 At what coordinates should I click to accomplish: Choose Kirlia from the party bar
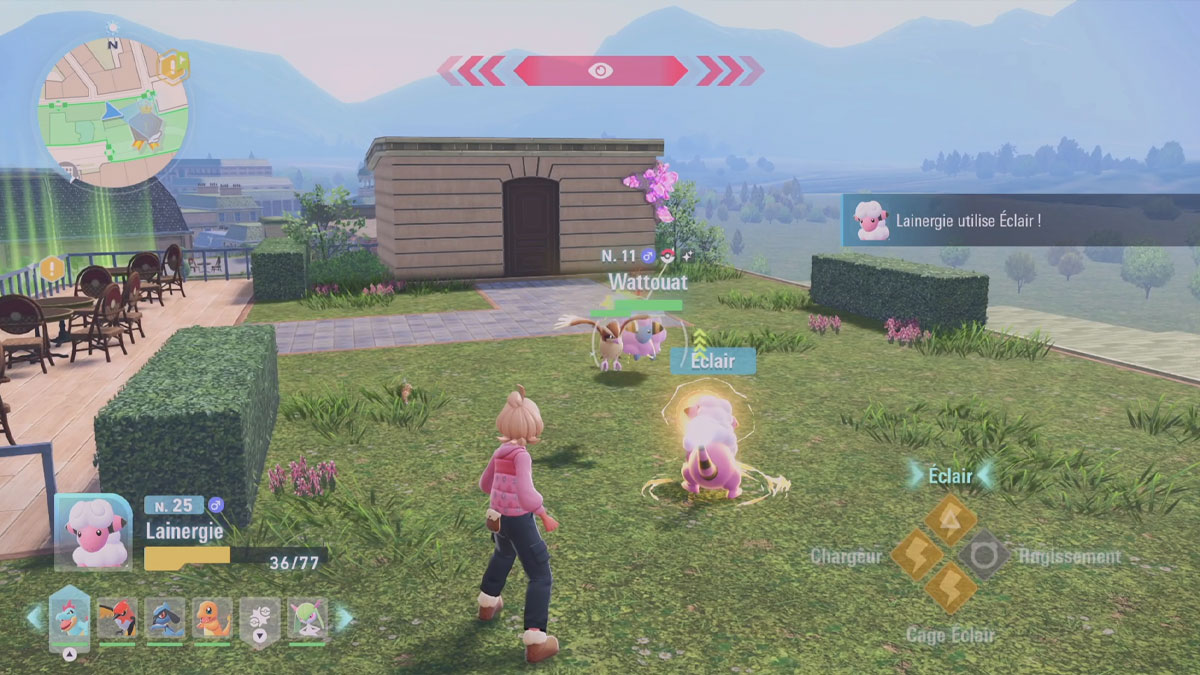(307, 618)
